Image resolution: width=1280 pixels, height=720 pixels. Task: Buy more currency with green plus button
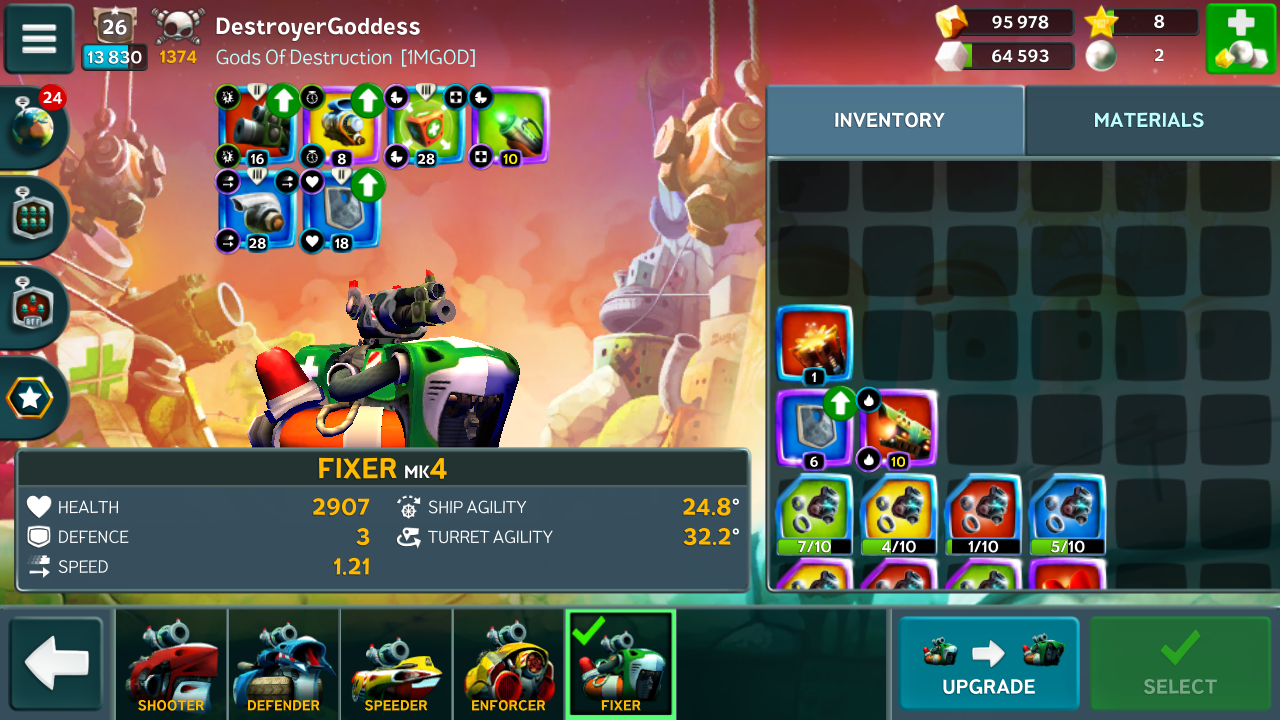tap(1240, 39)
